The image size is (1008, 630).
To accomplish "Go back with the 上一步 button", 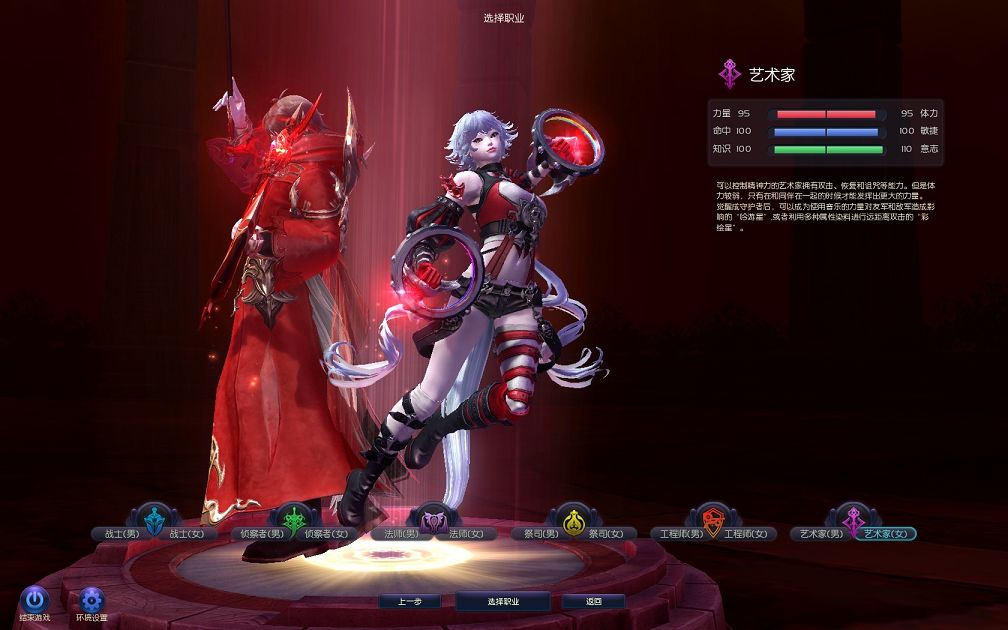I will (410, 602).
